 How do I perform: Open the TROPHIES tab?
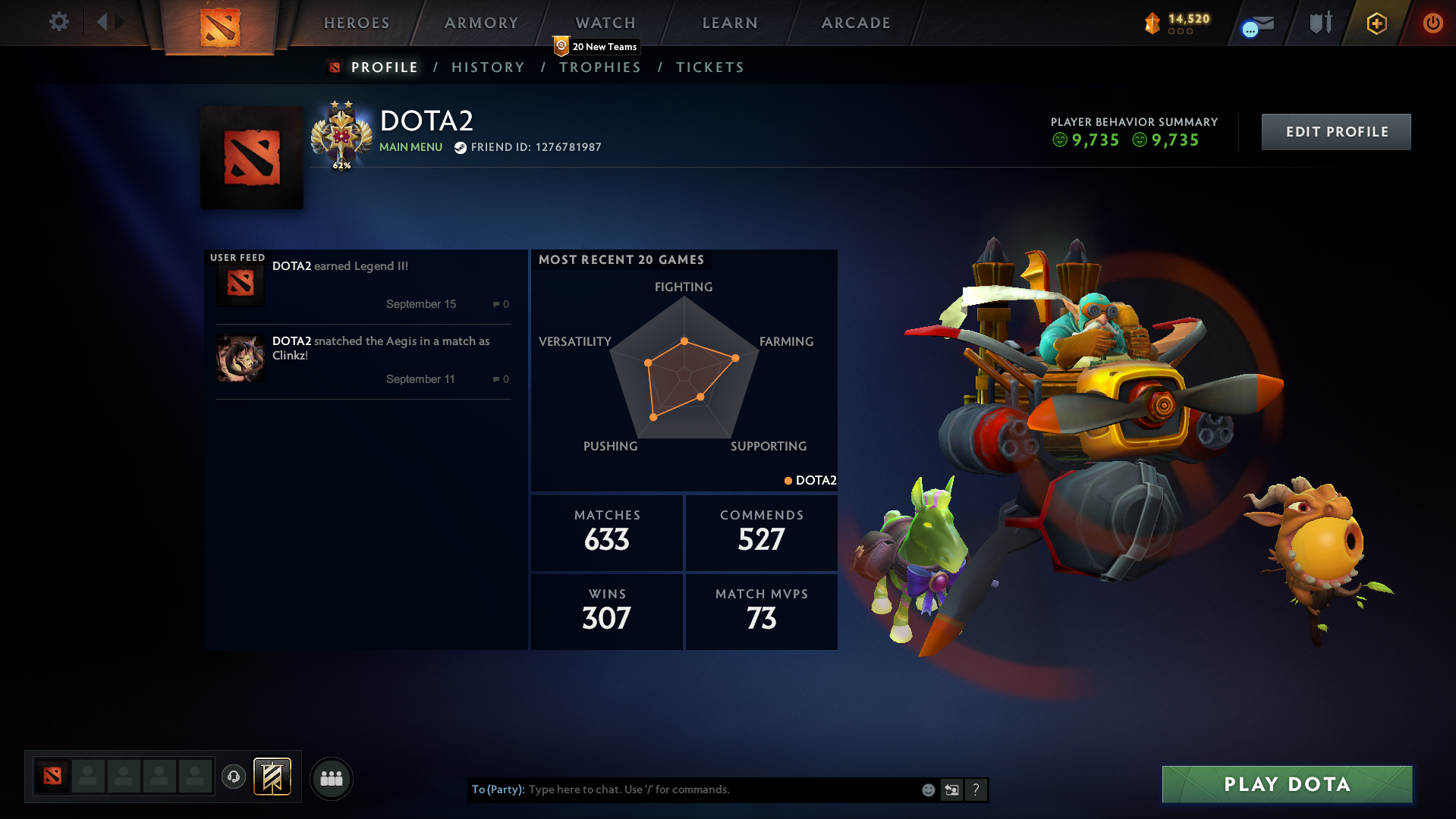coord(599,67)
